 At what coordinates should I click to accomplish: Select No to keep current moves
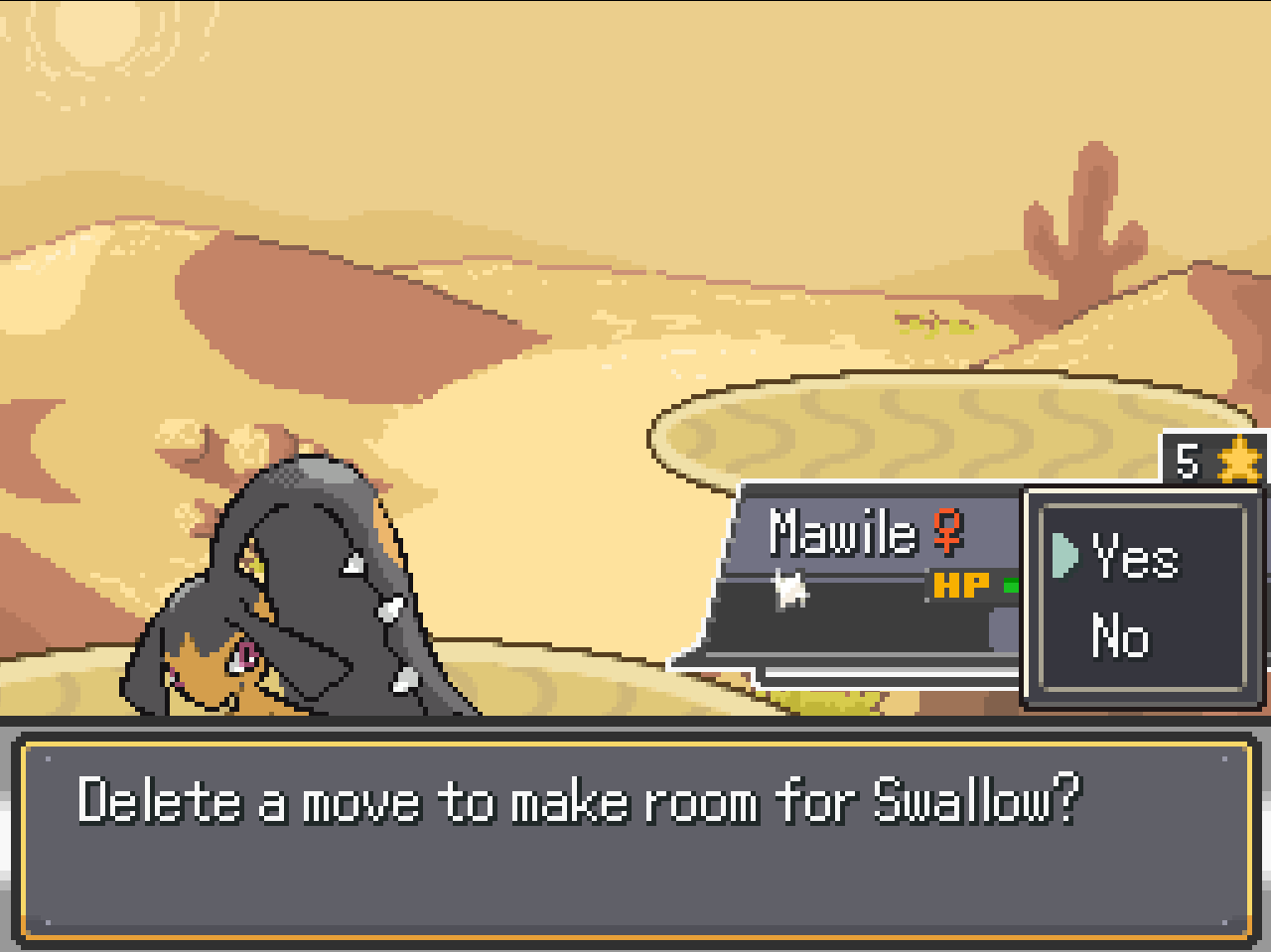click(x=1121, y=636)
